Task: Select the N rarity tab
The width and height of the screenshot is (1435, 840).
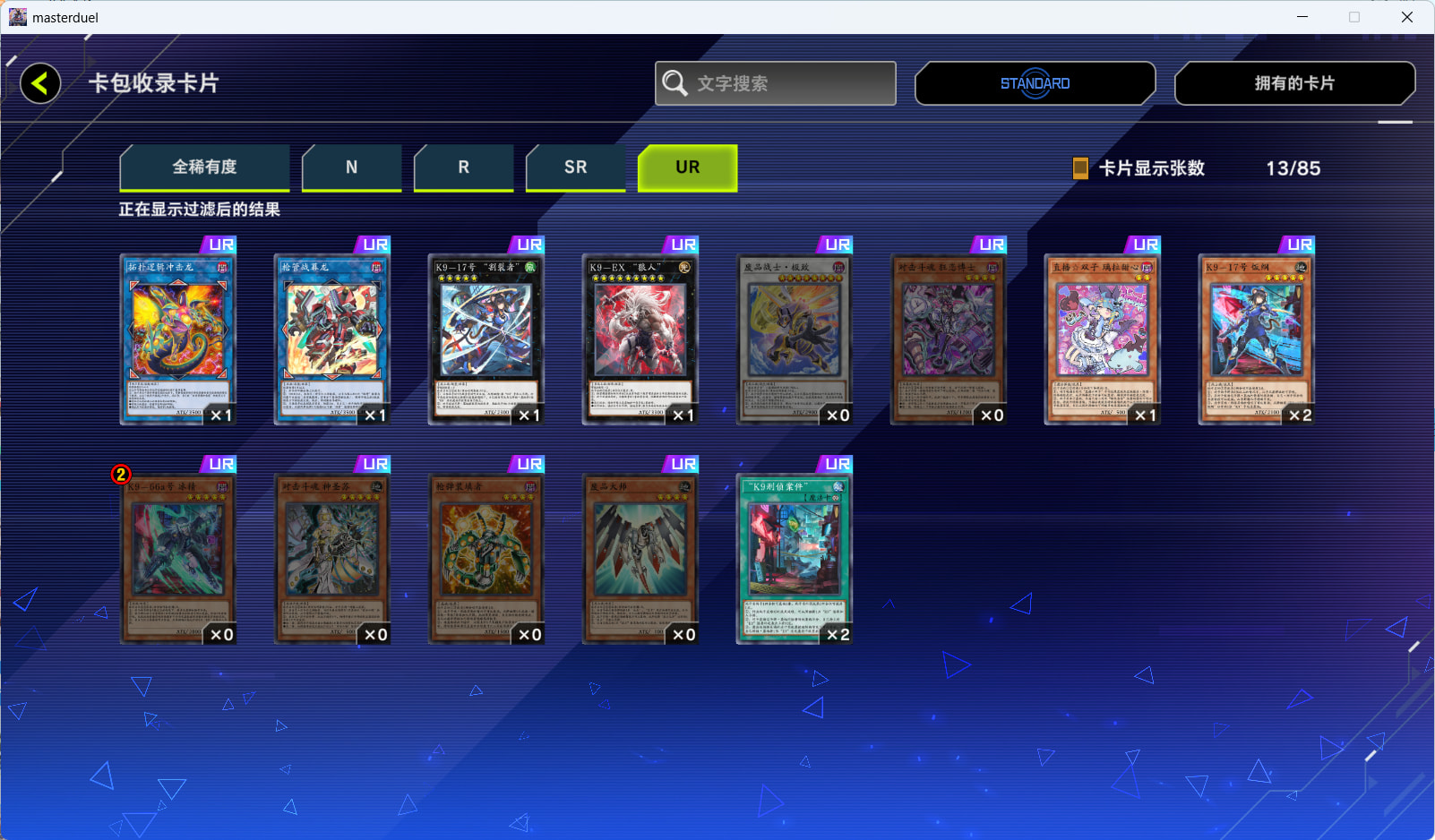Action: (x=351, y=167)
